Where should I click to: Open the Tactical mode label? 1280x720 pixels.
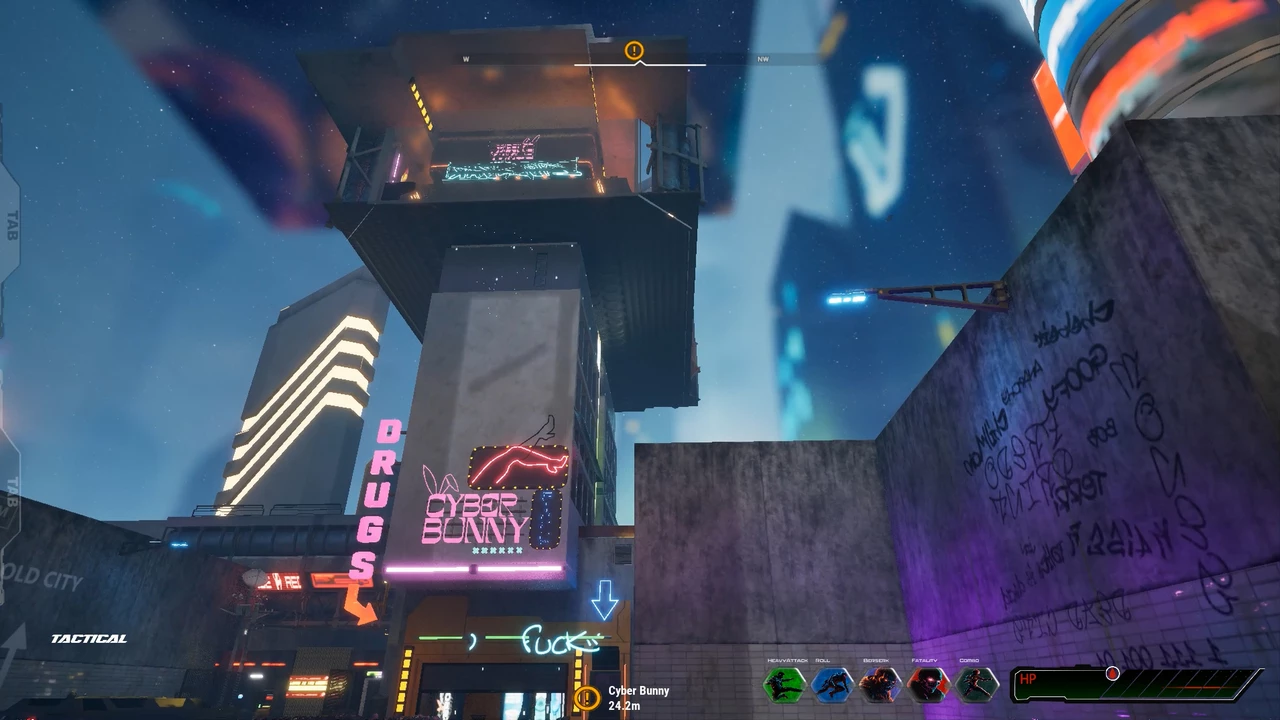[90, 639]
